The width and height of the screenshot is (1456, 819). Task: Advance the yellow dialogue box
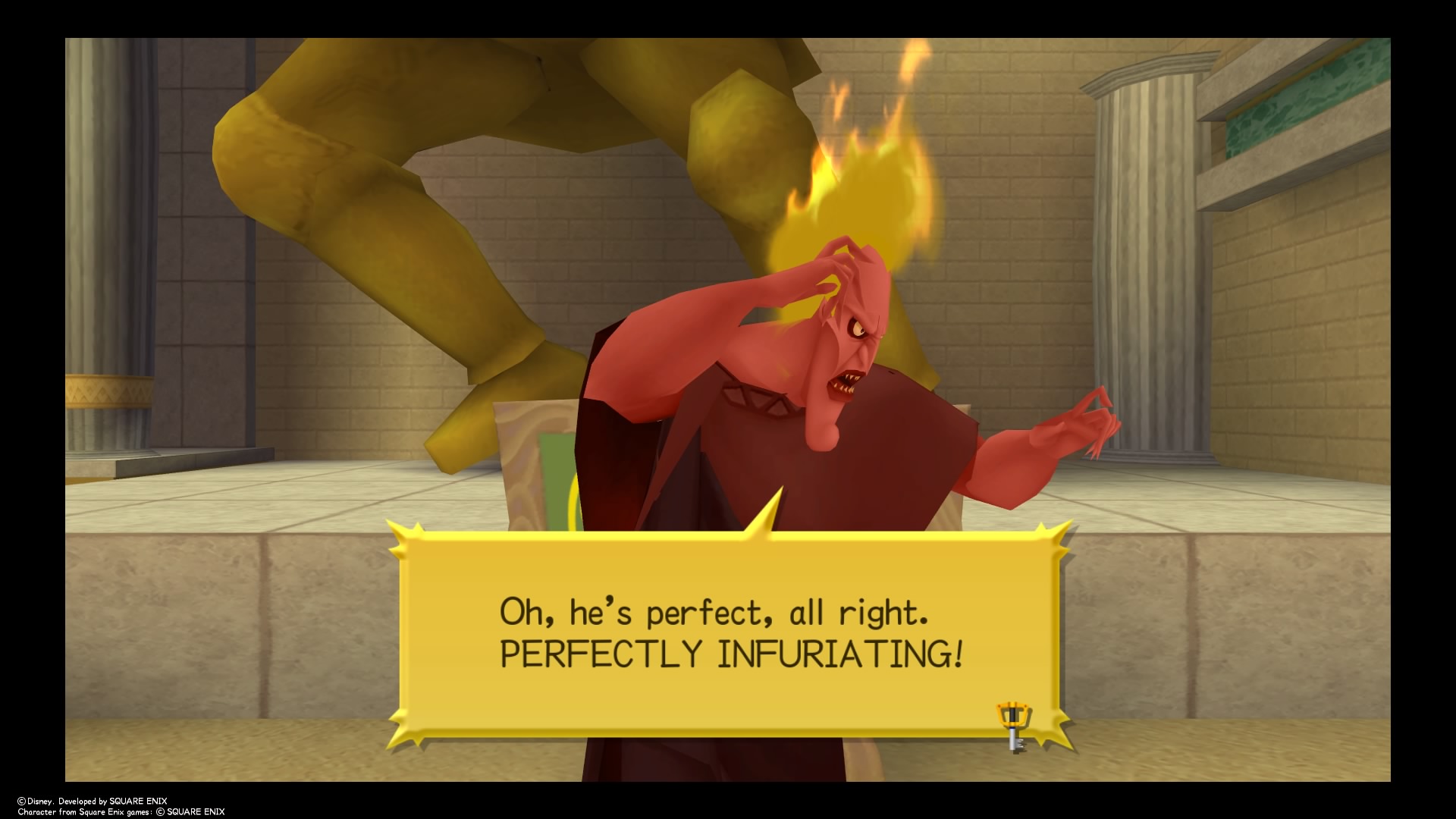pyautogui.click(x=730, y=634)
